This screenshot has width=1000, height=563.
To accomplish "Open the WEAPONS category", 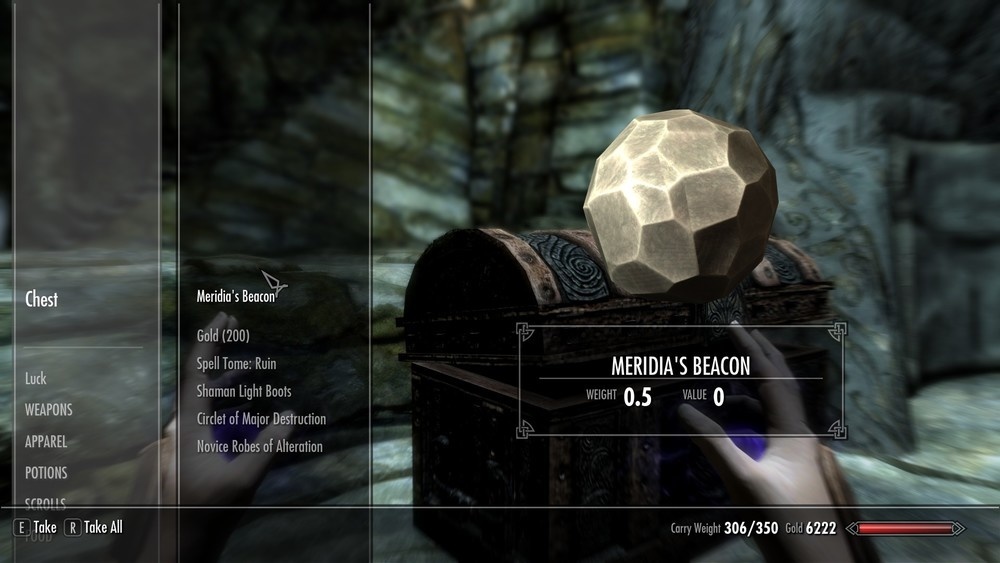I will click(49, 410).
